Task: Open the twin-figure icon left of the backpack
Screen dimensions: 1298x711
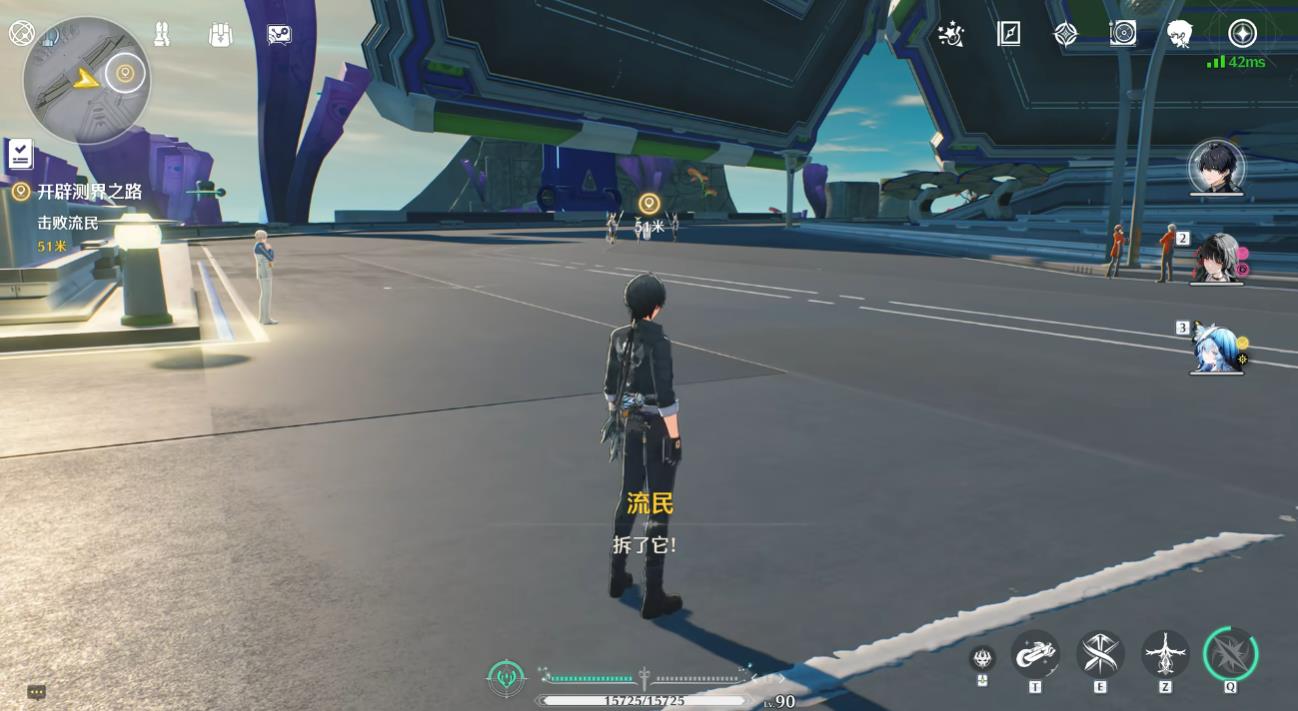Action: (x=162, y=34)
